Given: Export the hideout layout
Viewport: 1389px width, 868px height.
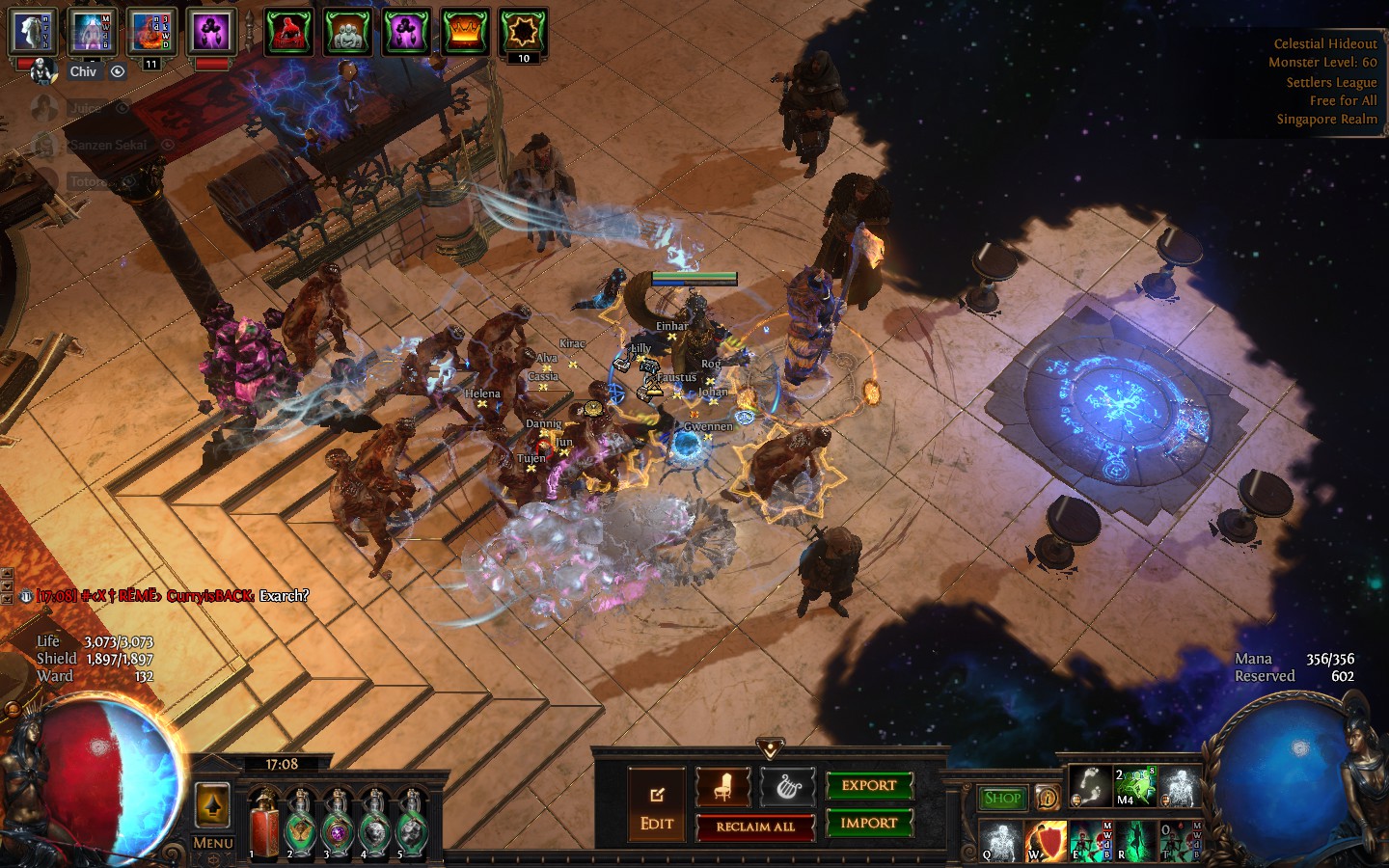Looking at the screenshot, I should [x=868, y=786].
